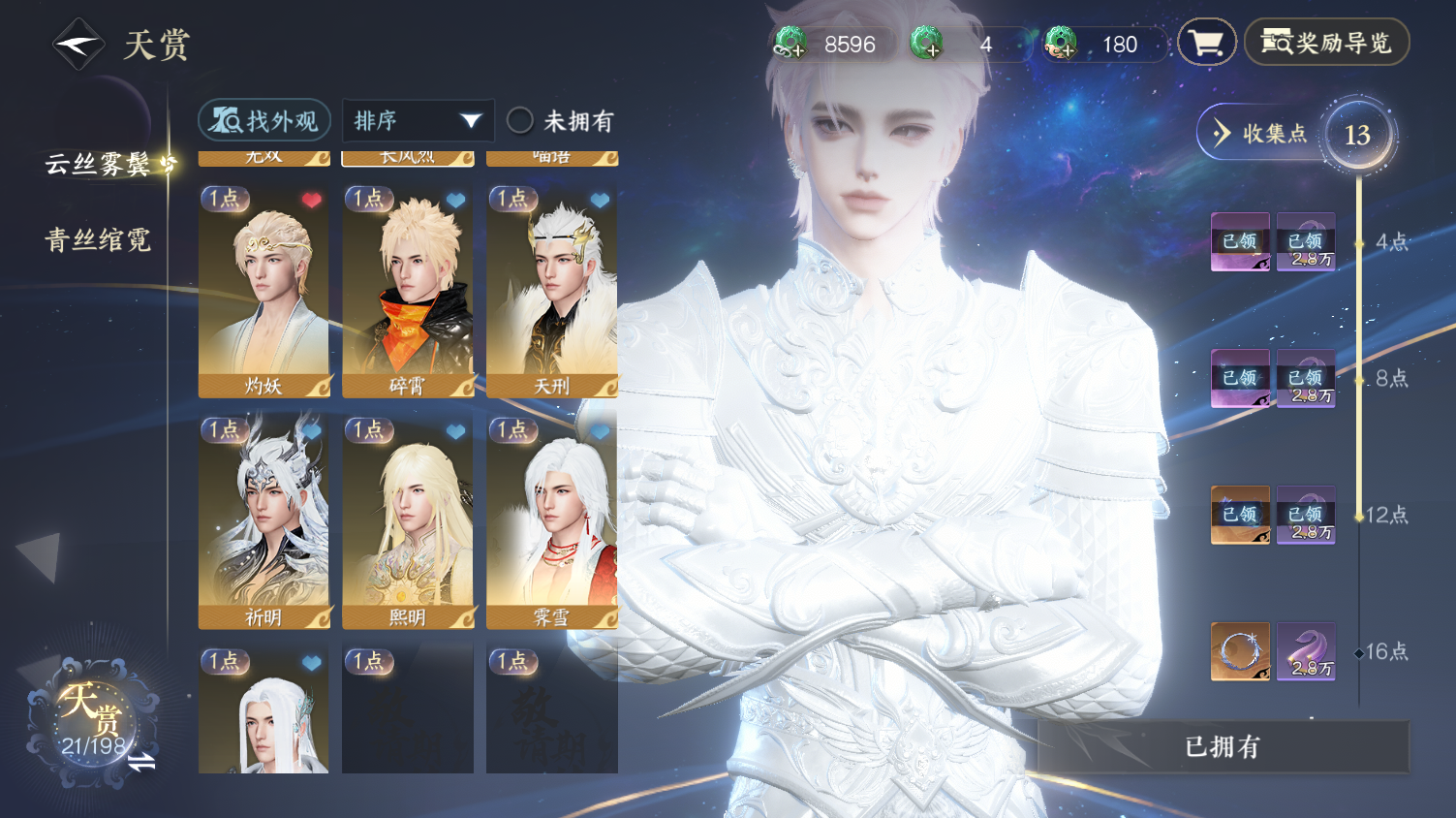The width and height of the screenshot is (1456, 818).
Task: Open the 找外观 appearance search
Action: pos(264,121)
